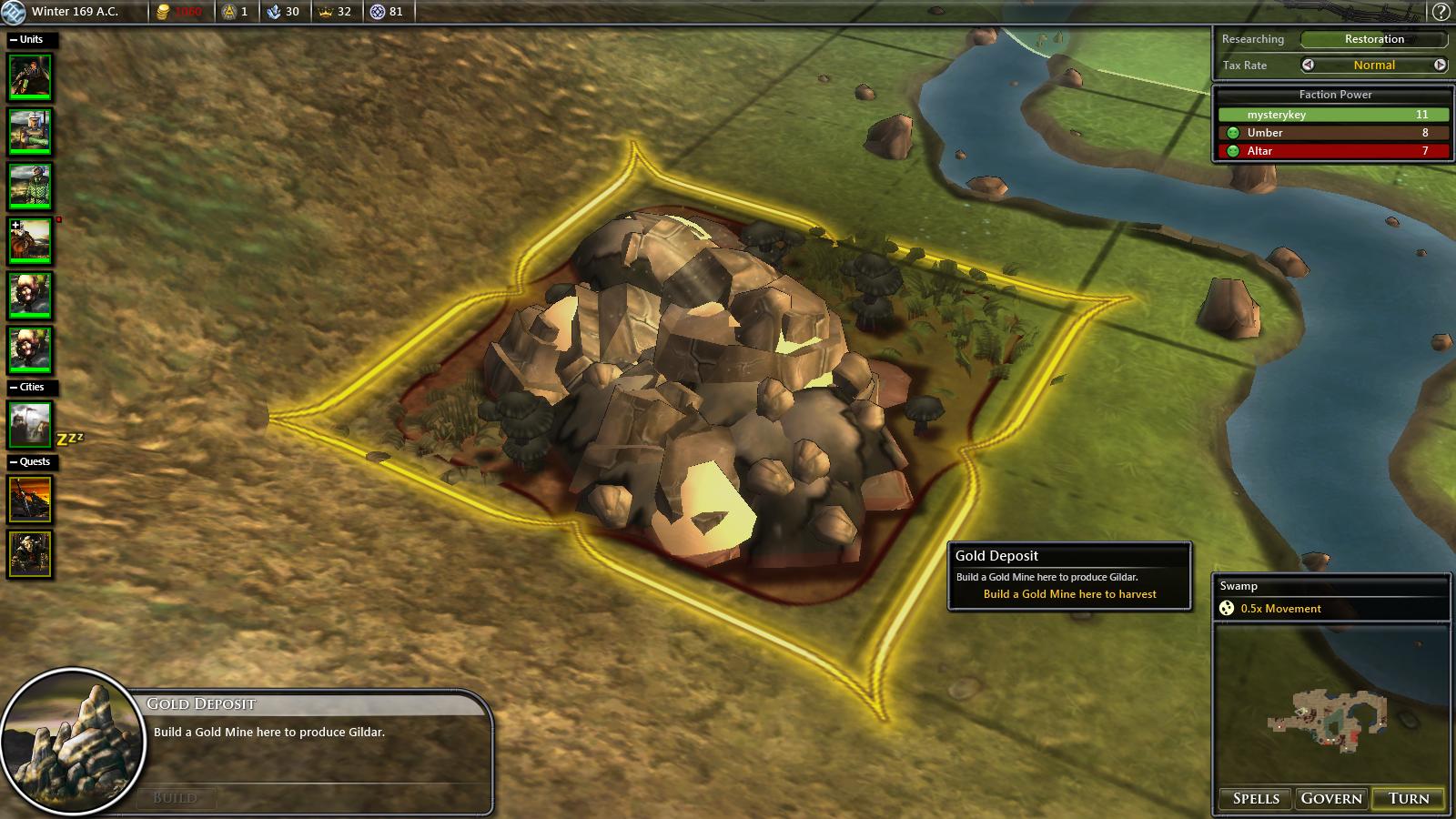Open the help question mark
Viewport: 1456px width, 819px height.
click(x=1441, y=12)
